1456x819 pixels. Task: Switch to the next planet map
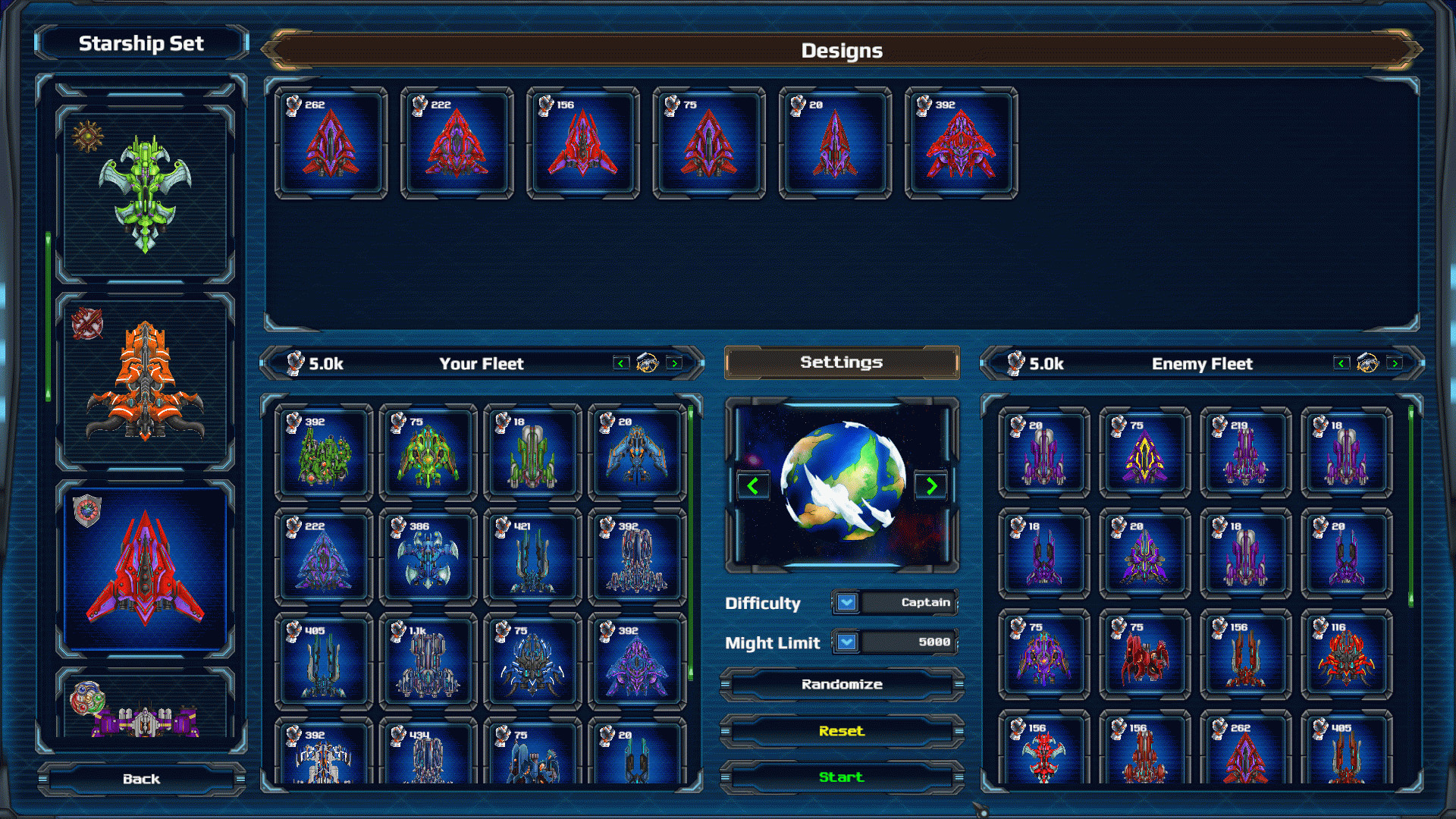coord(931,486)
